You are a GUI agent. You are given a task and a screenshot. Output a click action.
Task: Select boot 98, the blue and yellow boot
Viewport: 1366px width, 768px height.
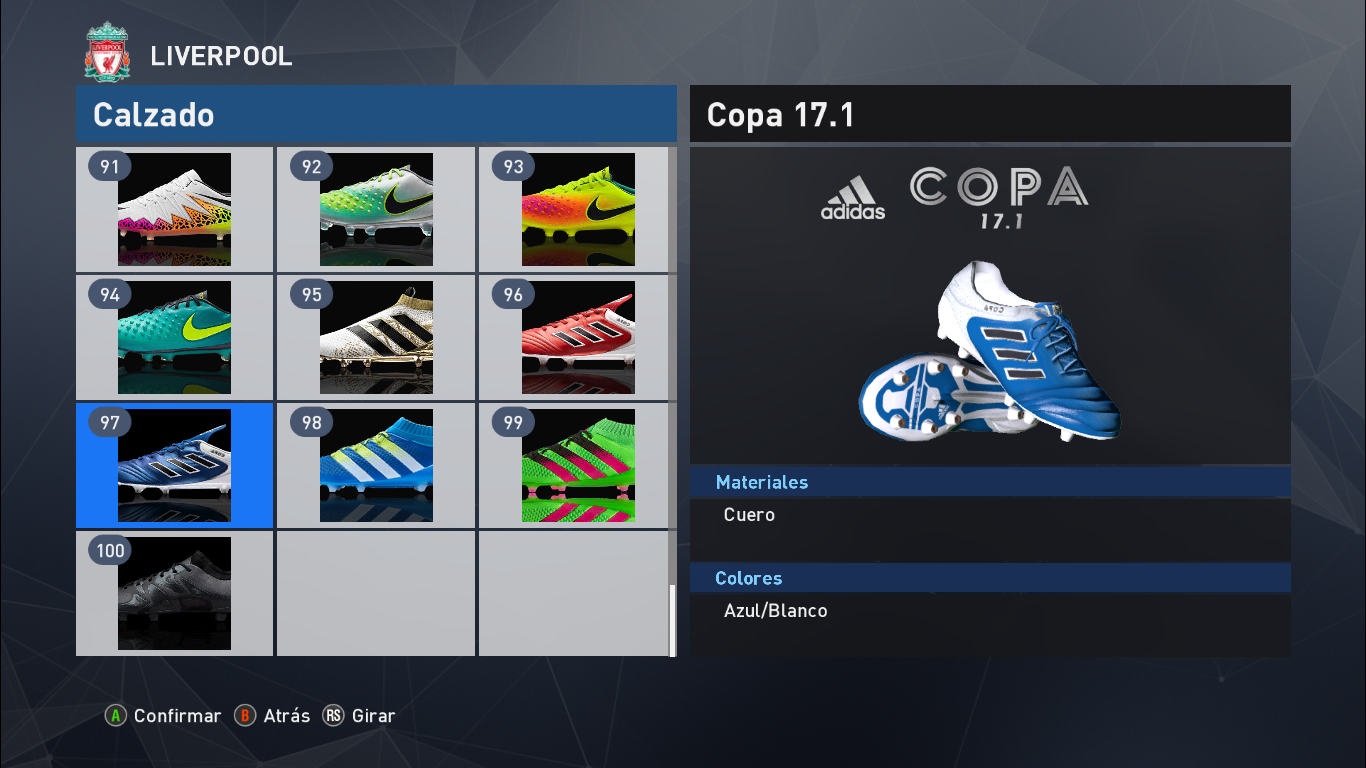tap(375, 465)
